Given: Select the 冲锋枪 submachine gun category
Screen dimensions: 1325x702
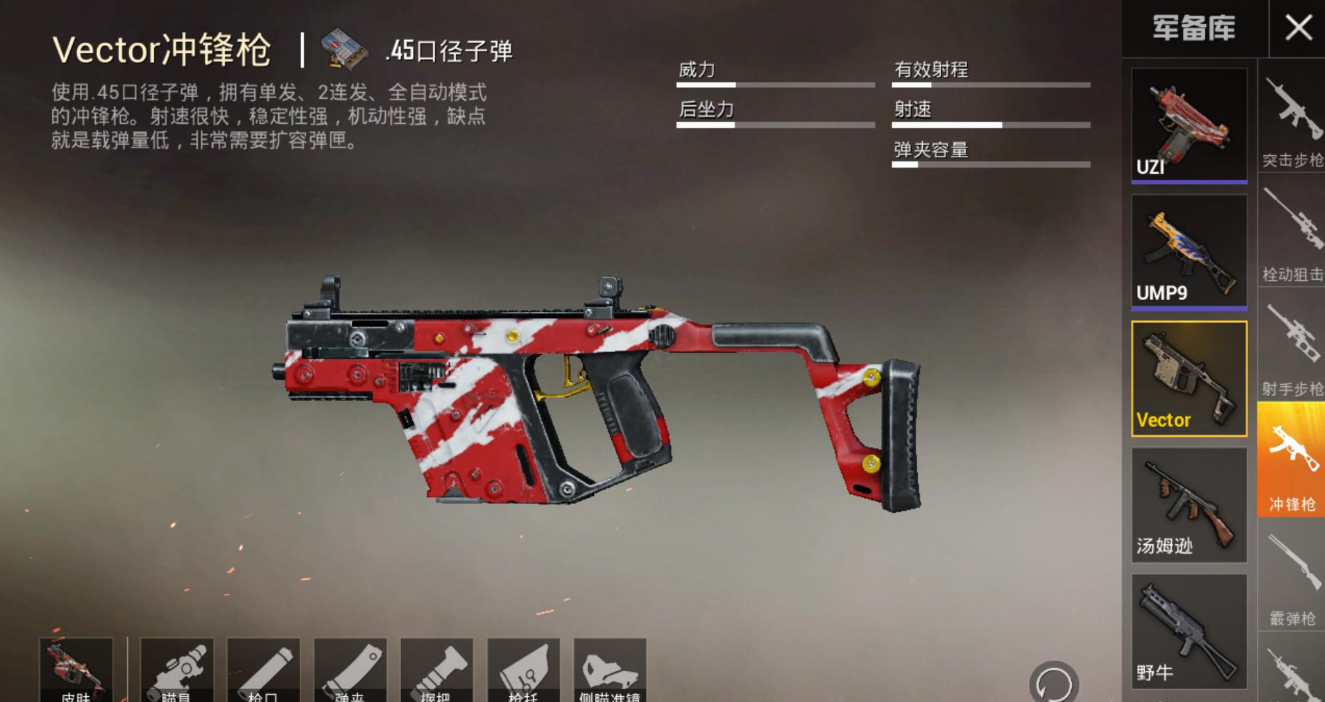Looking at the screenshot, I should [1292, 459].
